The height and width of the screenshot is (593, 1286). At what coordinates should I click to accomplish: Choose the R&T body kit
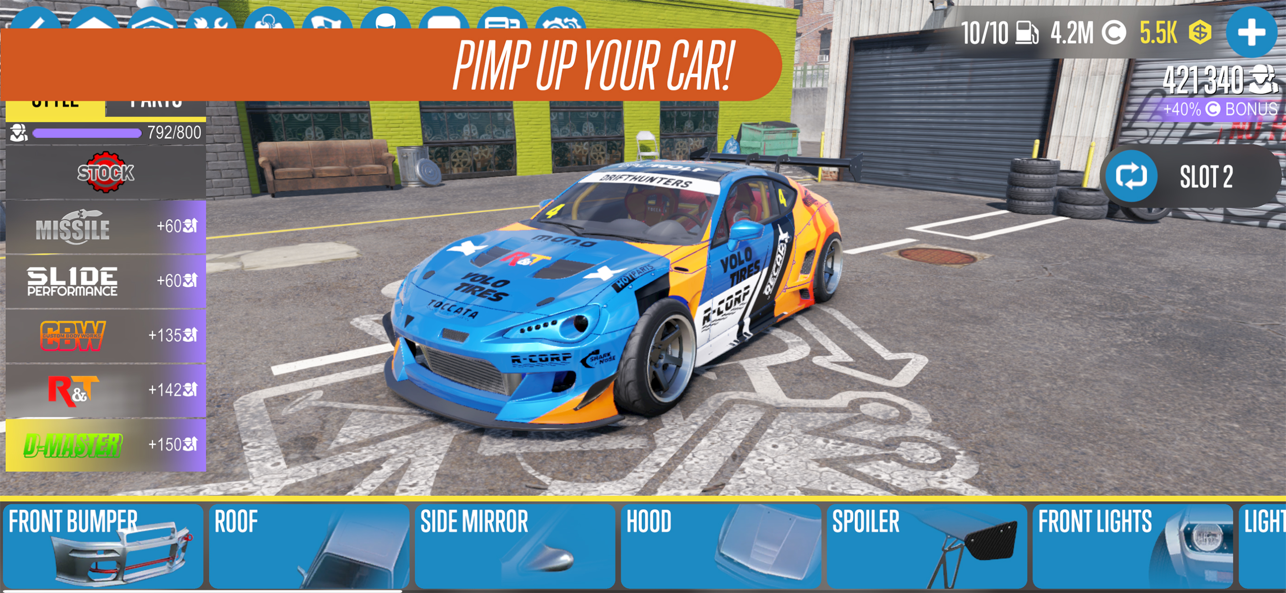(105, 390)
